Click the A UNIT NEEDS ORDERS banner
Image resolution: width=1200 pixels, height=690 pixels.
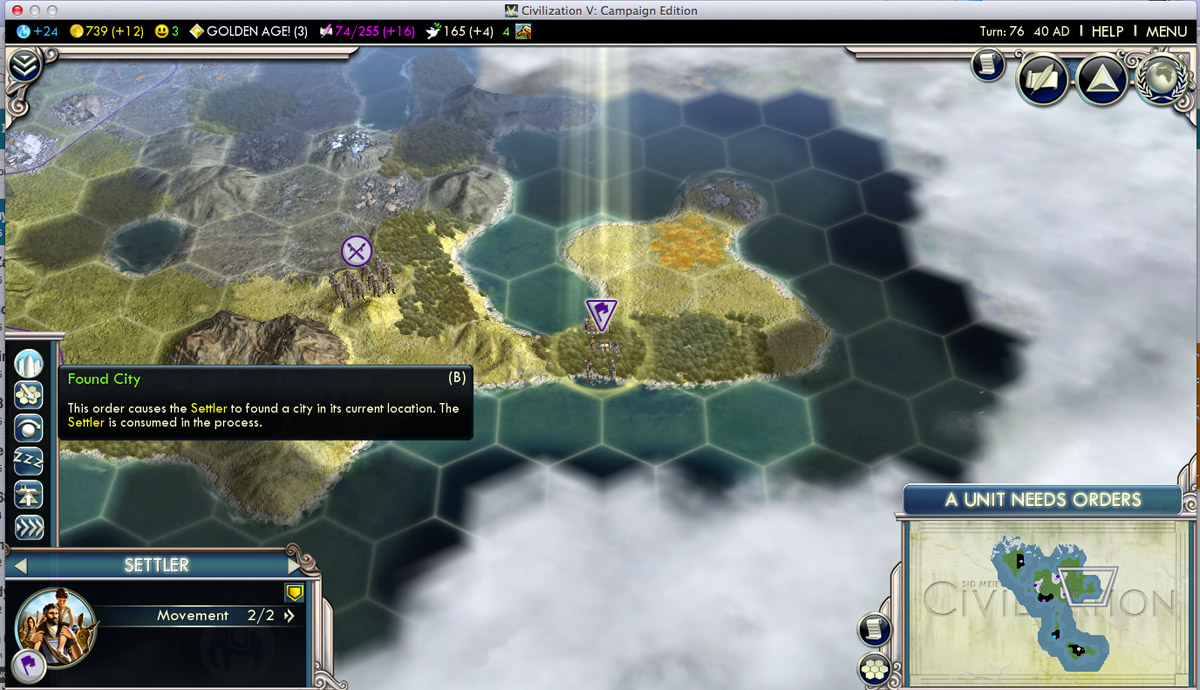[1043, 500]
